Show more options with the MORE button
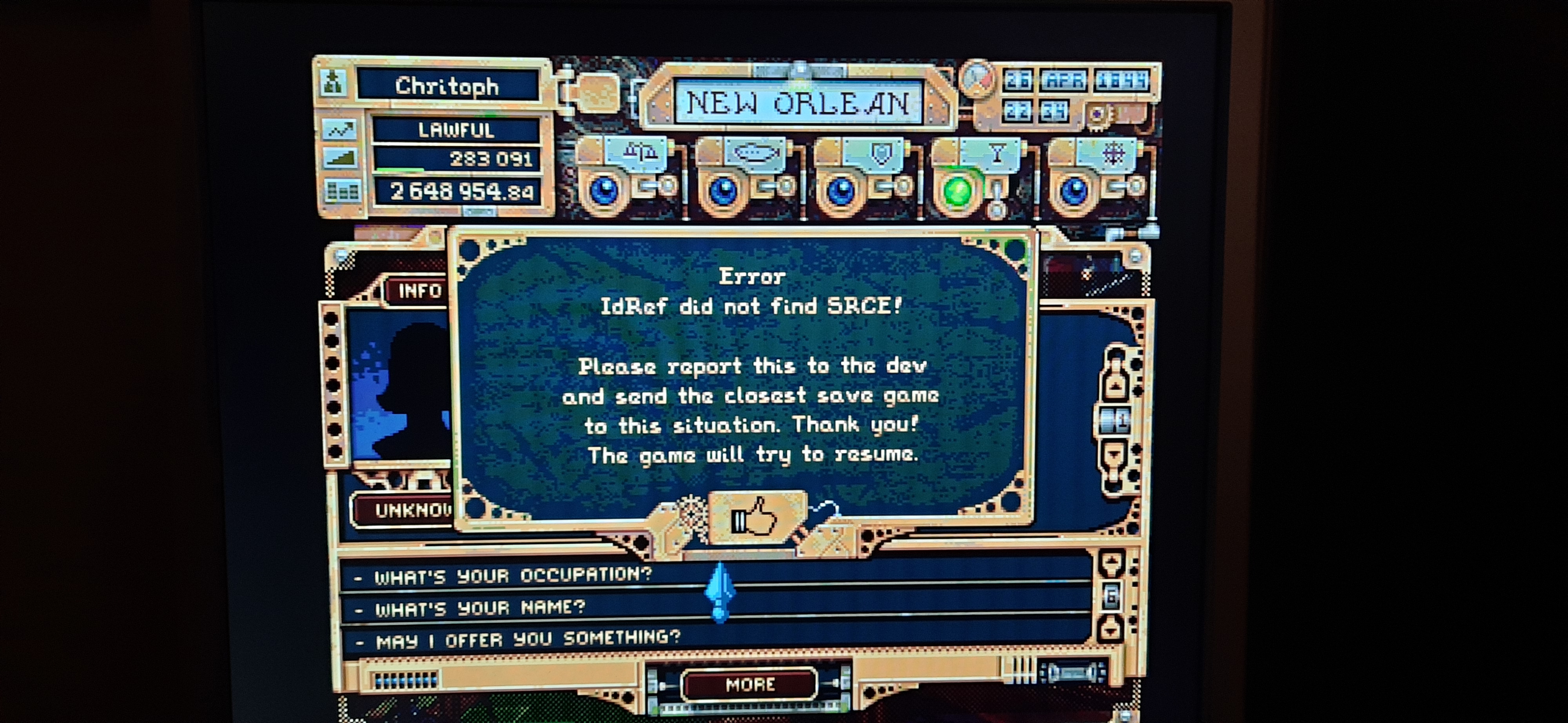 [750, 685]
